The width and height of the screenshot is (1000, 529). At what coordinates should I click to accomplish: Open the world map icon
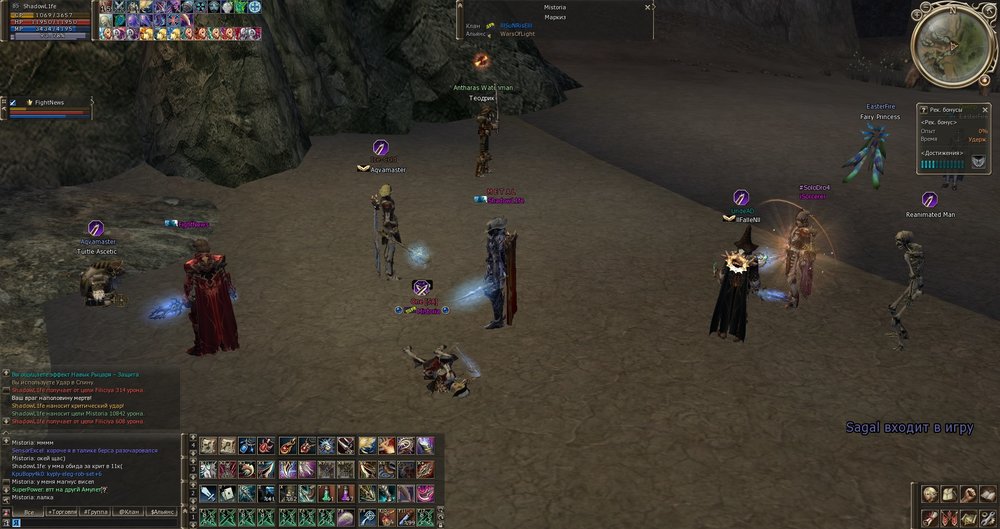coord(968,517)
